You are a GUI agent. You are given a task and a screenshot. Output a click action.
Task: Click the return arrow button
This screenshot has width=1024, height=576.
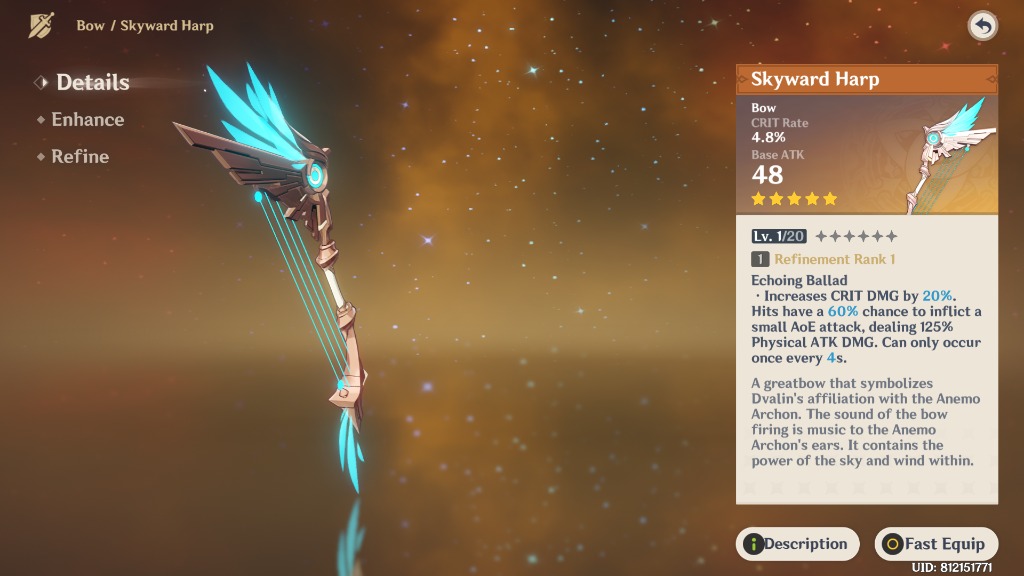(x=982, y=27)
